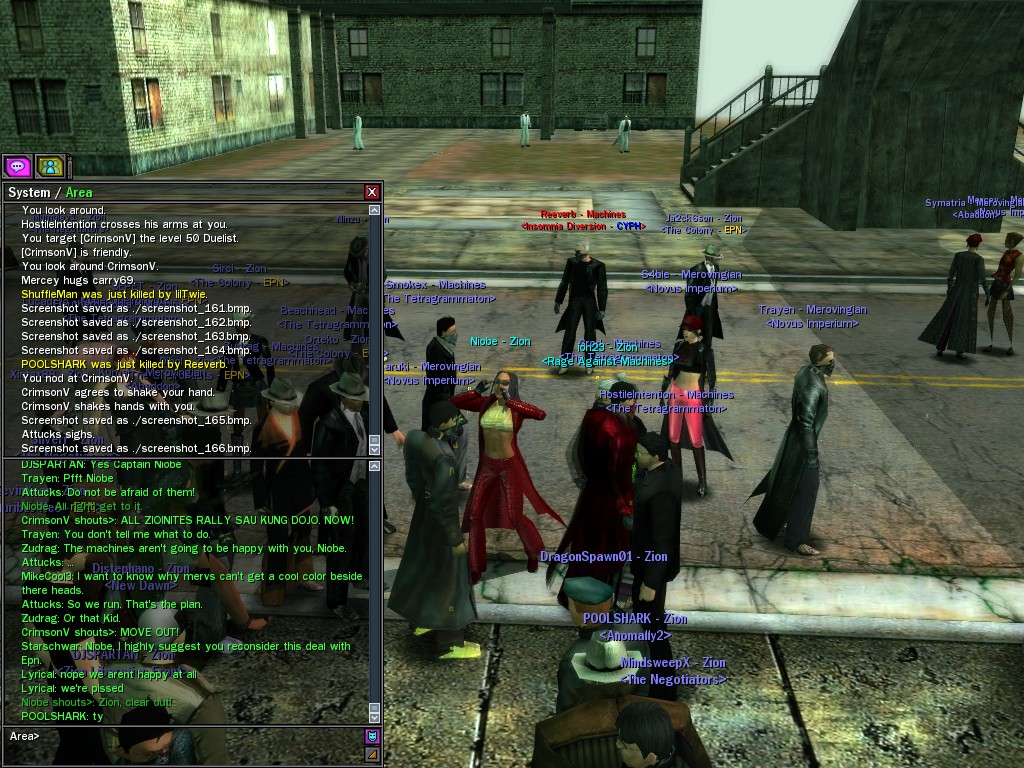Open the purple emote face button
The height and width of the screenshot is (768, 1024).
point(372,736)
